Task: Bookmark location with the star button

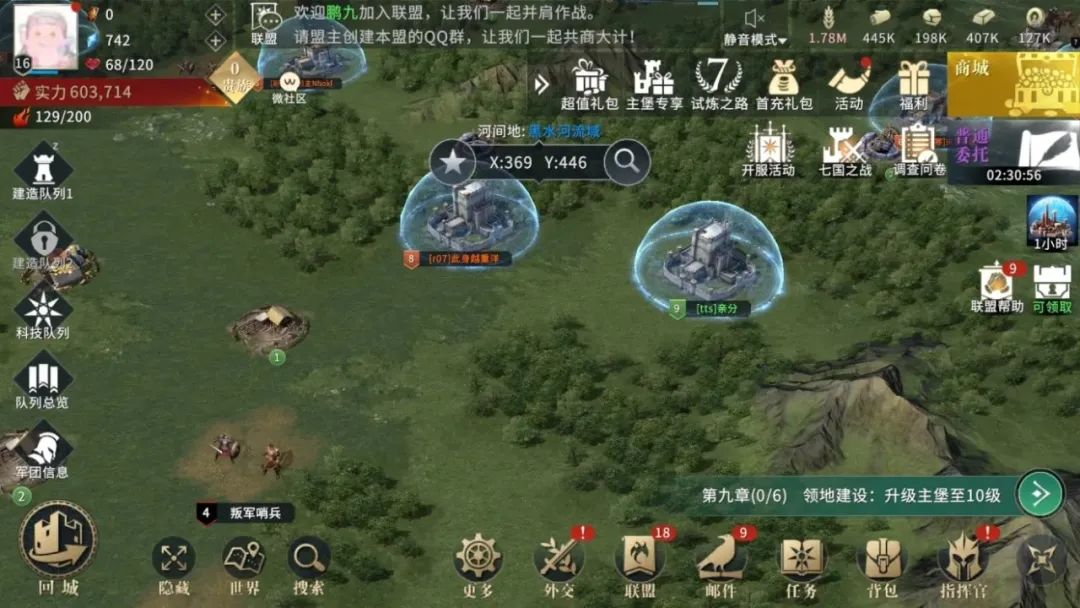Action: pos(453,162)
